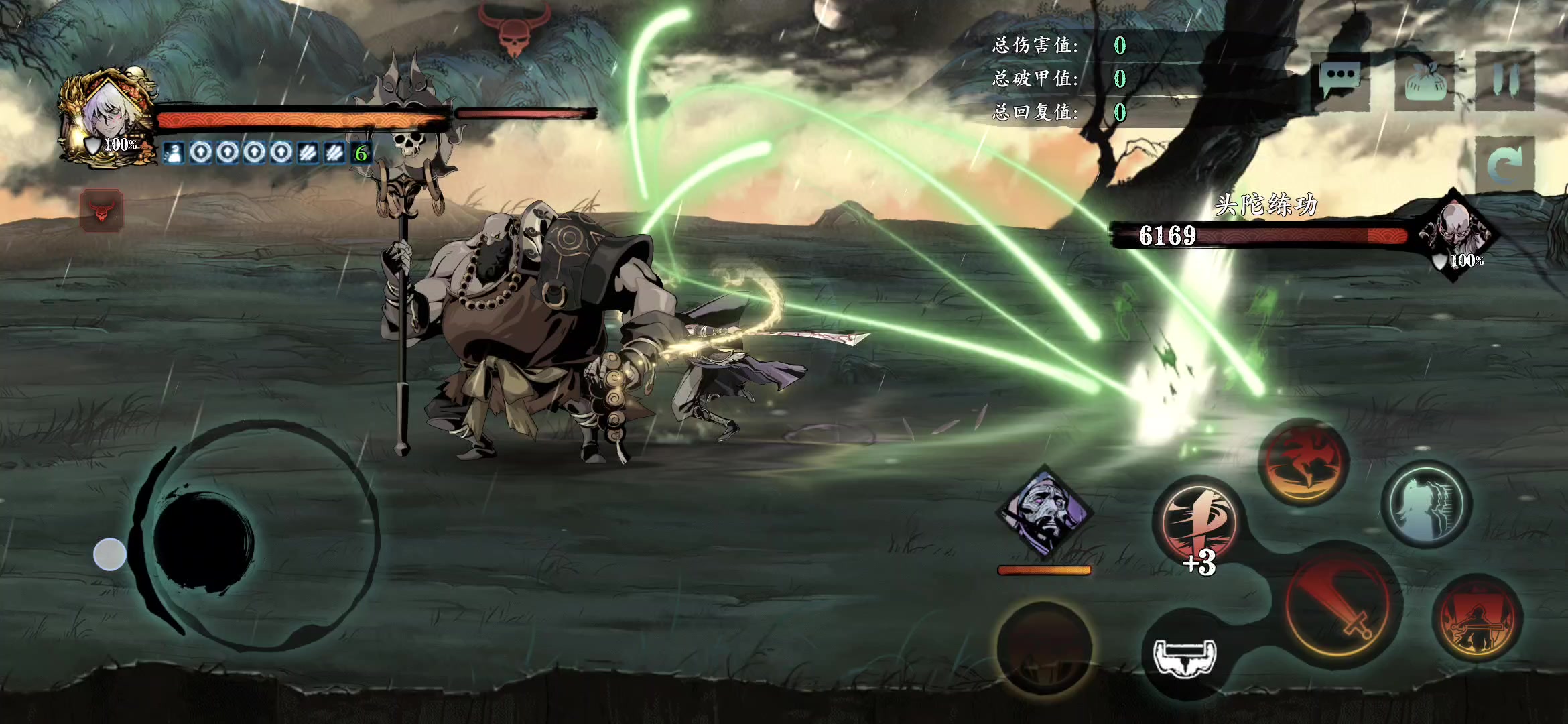The image size is (1568, 724).
Task: Tap the dark empty round skill button
Action: click(x=1044, y=648)
